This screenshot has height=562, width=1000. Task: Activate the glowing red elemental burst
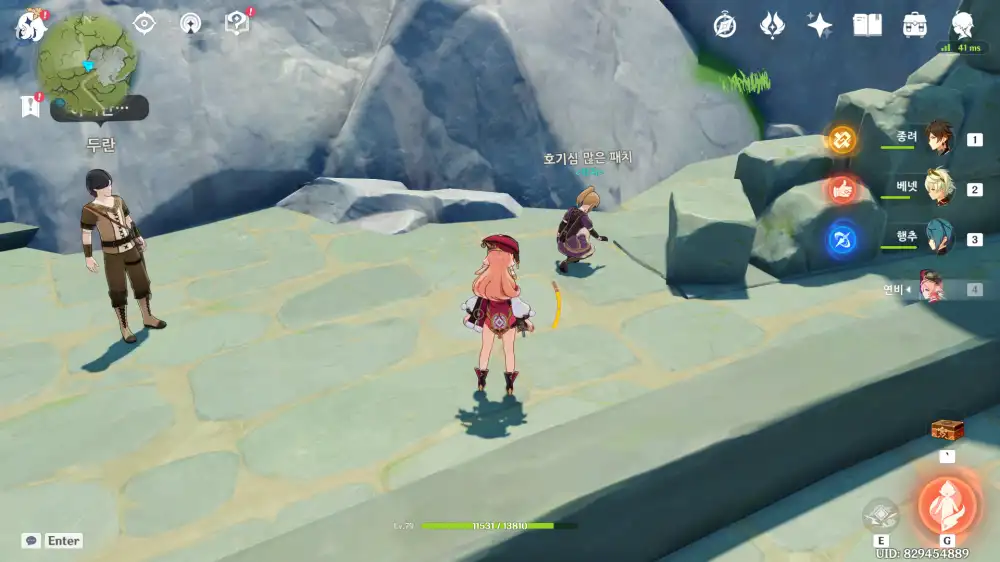[x=946, y=503]
